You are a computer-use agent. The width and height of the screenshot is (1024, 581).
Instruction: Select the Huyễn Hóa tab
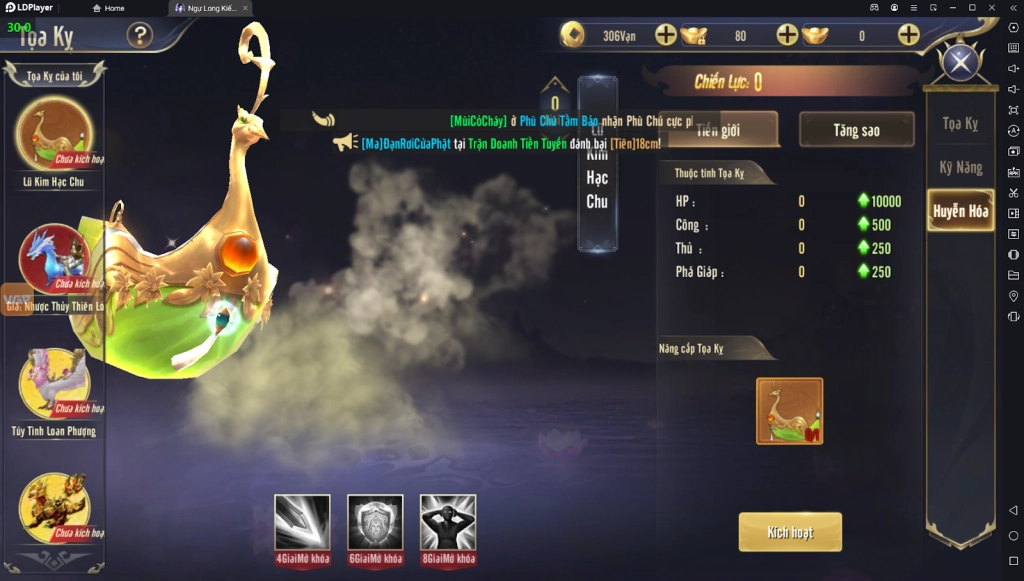960,211
